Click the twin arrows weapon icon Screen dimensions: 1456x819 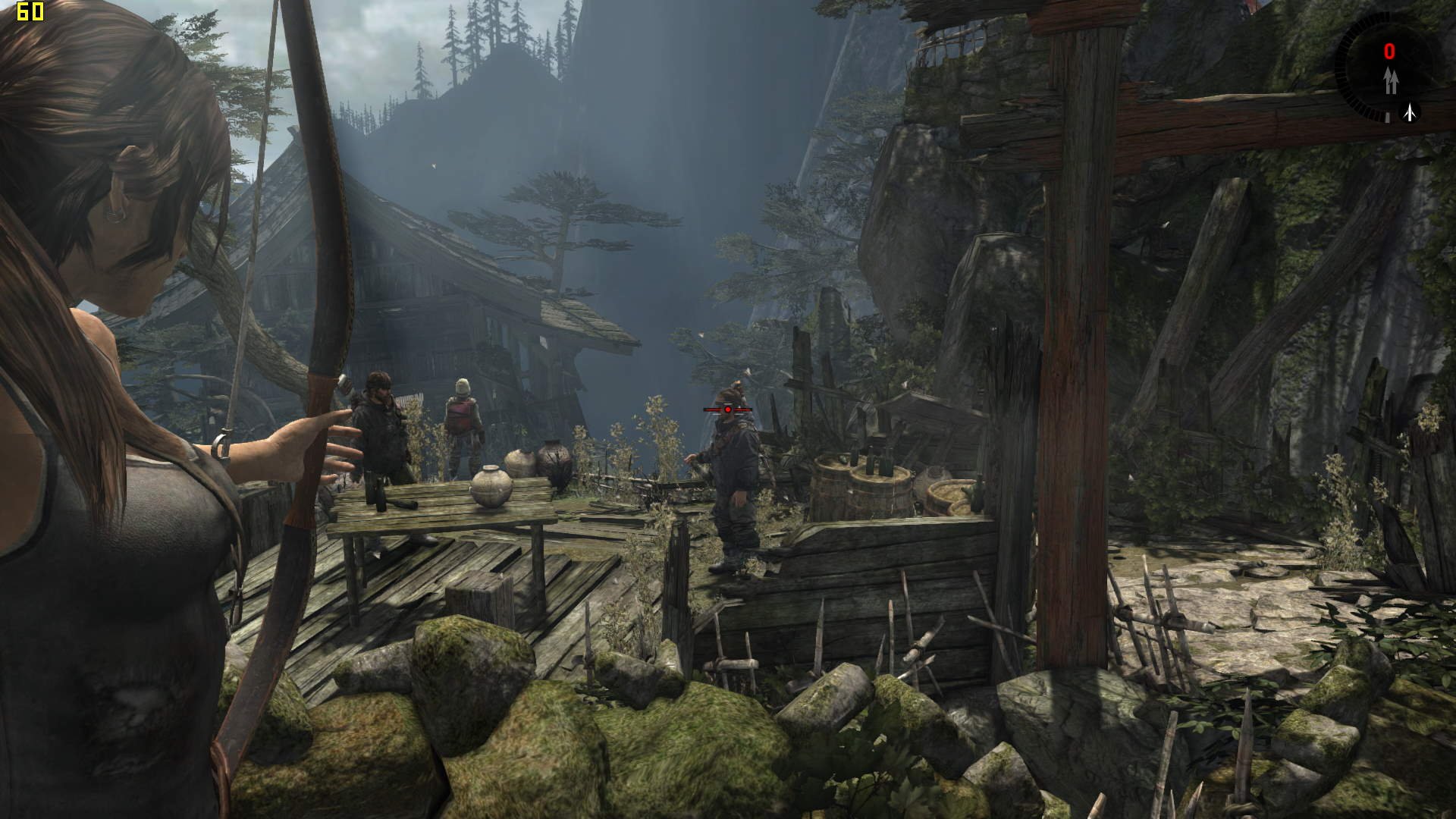1390,81
